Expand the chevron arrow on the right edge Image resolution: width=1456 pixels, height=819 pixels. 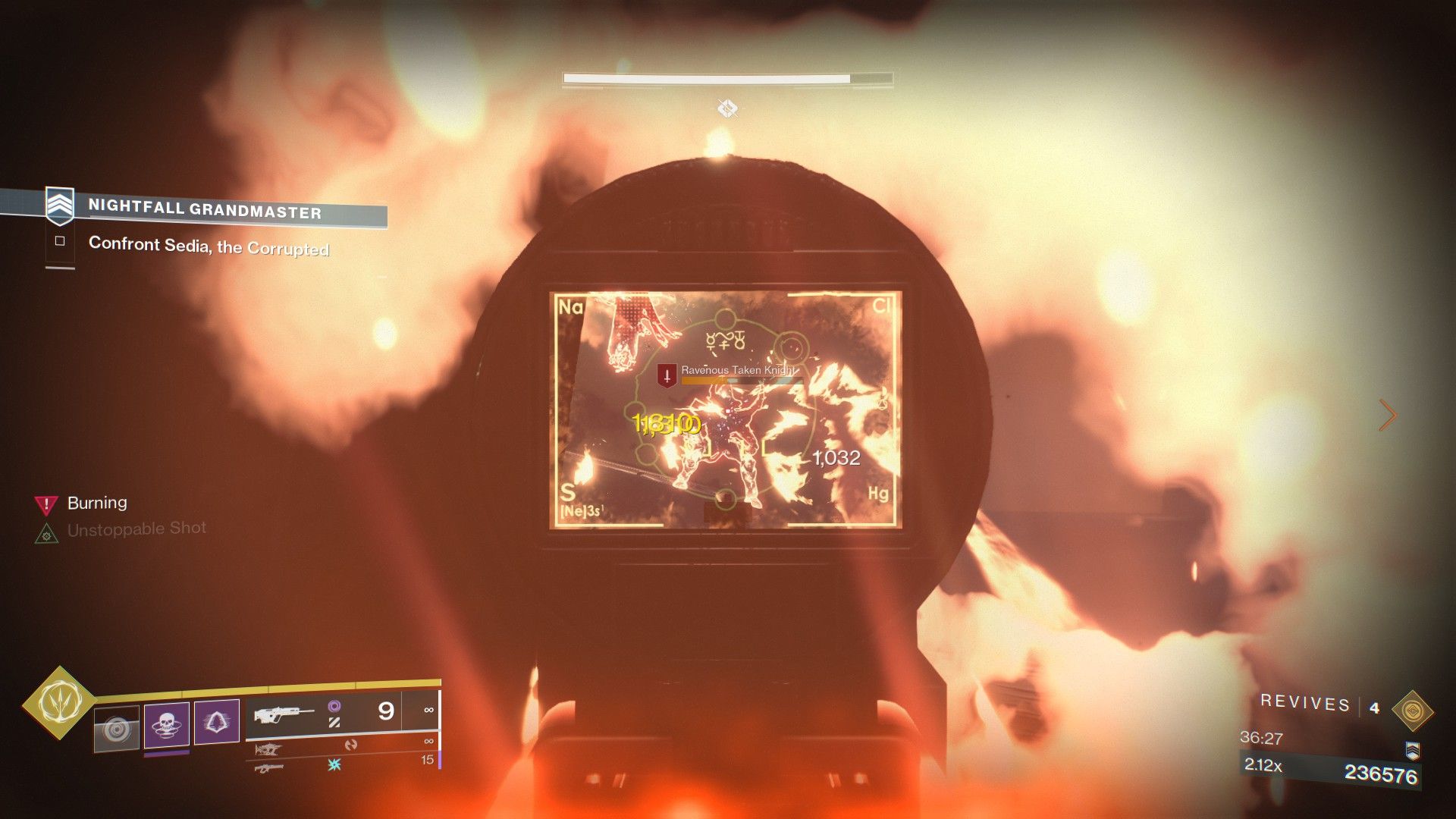coord(1389,416)
